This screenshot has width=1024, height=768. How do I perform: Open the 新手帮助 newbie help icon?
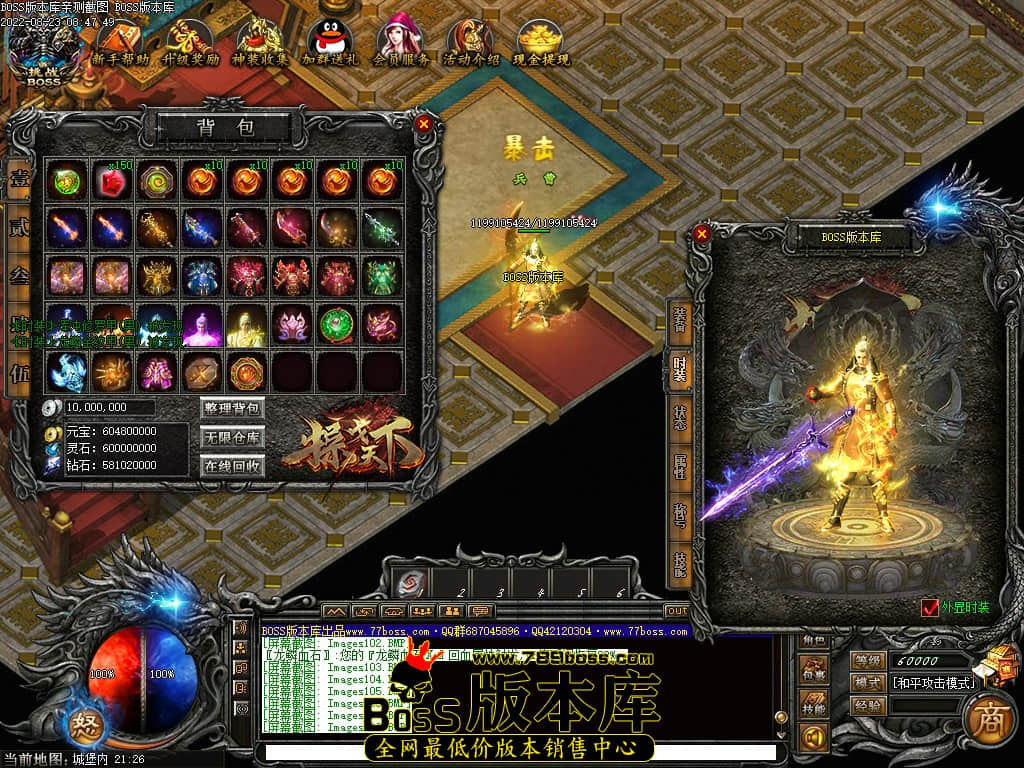tap(120, 42)
